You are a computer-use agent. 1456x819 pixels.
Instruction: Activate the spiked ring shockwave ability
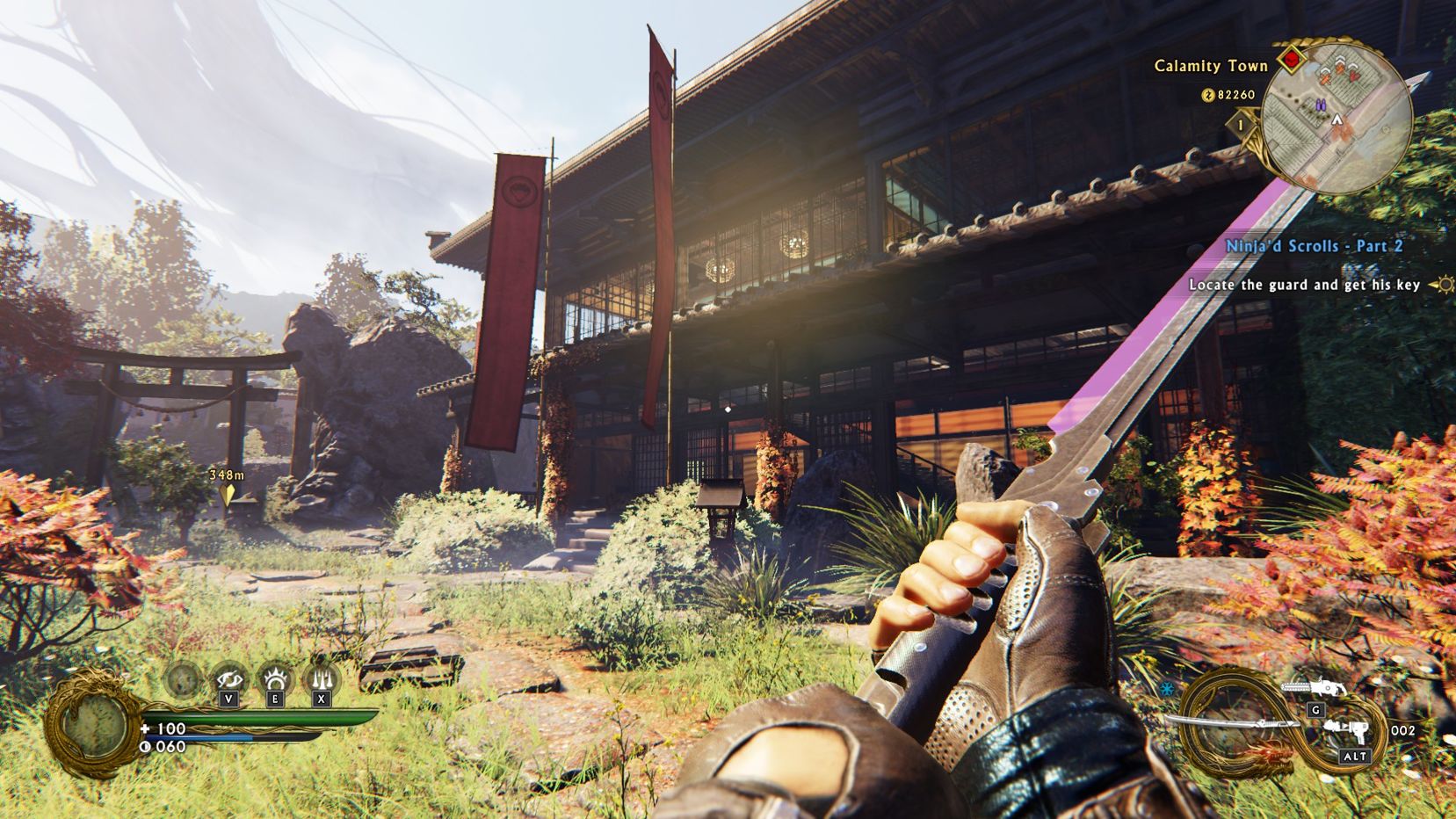[x=274, y=678]
